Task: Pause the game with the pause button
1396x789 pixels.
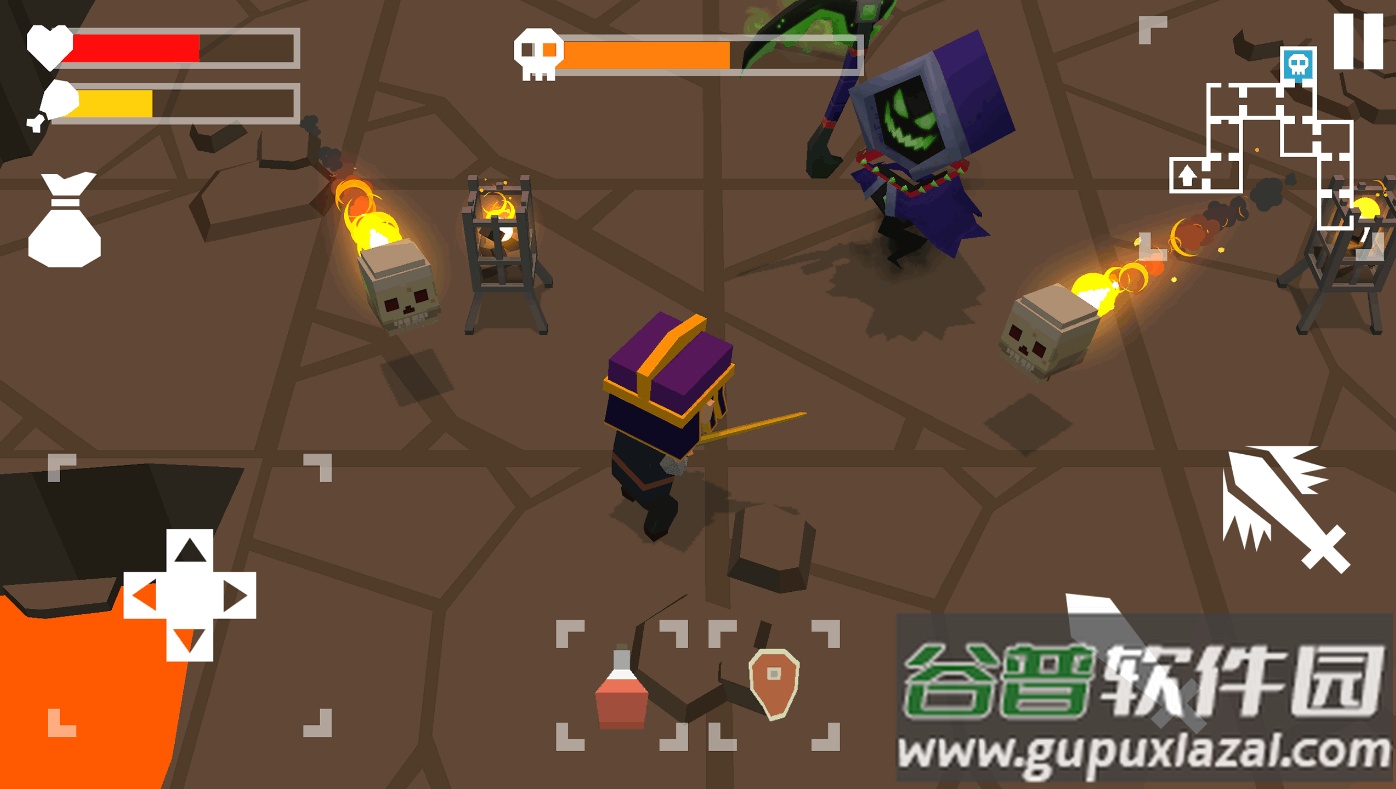Action: [1360, 42]
